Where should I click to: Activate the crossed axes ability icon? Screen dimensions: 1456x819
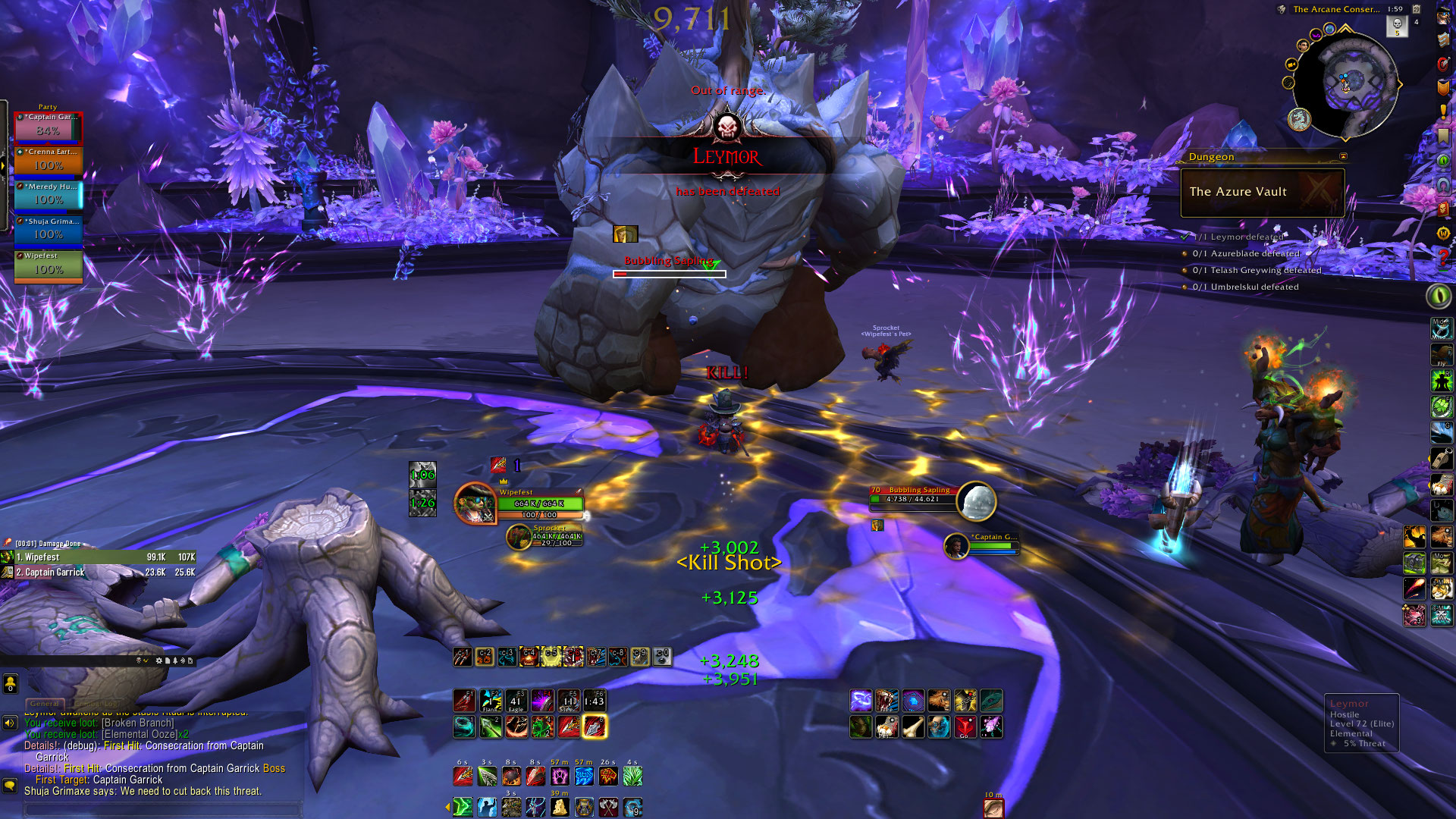609,808
